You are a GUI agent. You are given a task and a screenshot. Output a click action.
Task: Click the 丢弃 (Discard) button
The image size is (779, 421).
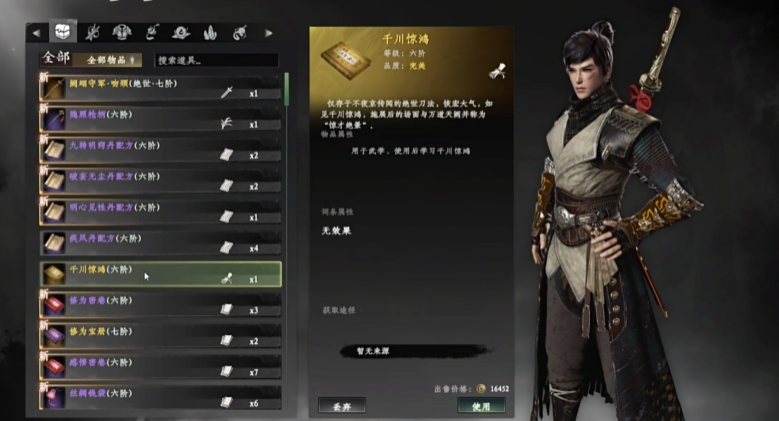pos(342,405)
